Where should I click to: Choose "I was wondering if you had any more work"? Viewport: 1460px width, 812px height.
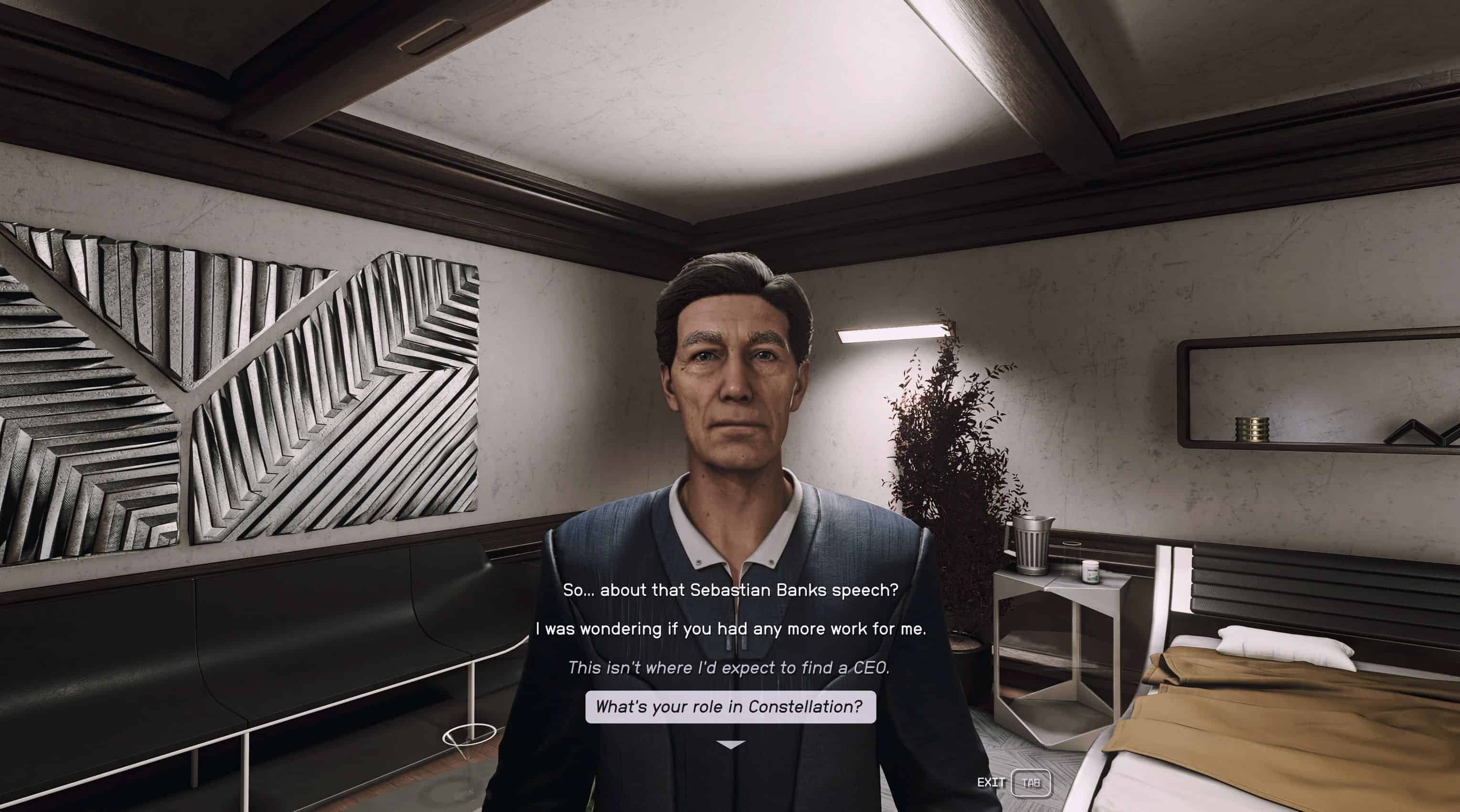(730, 628)
